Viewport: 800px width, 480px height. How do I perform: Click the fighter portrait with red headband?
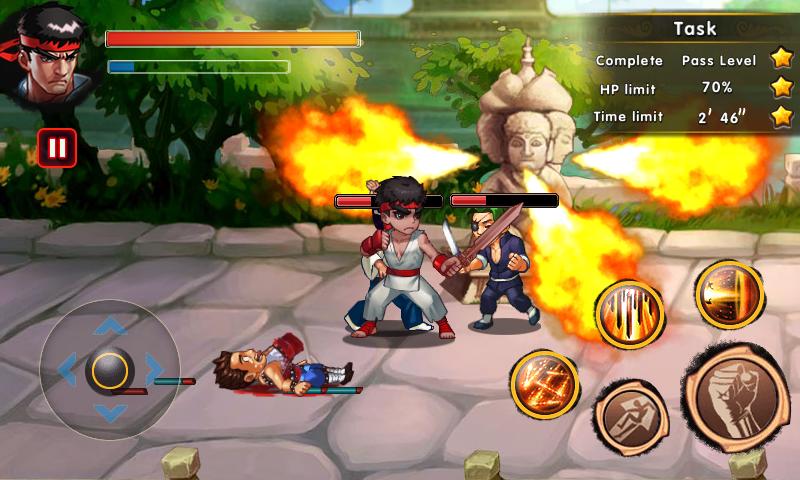[50, 57]
